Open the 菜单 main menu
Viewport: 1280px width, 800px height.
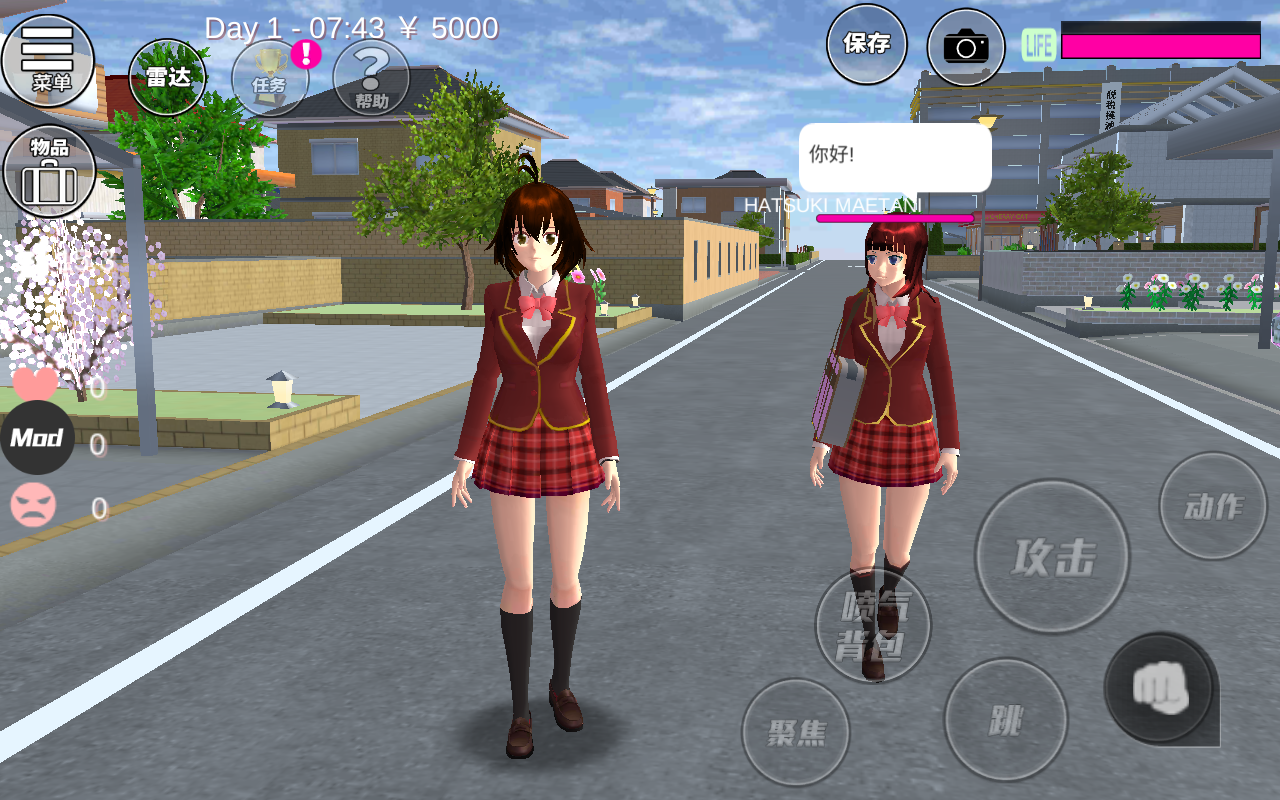[x=49, y=62]
